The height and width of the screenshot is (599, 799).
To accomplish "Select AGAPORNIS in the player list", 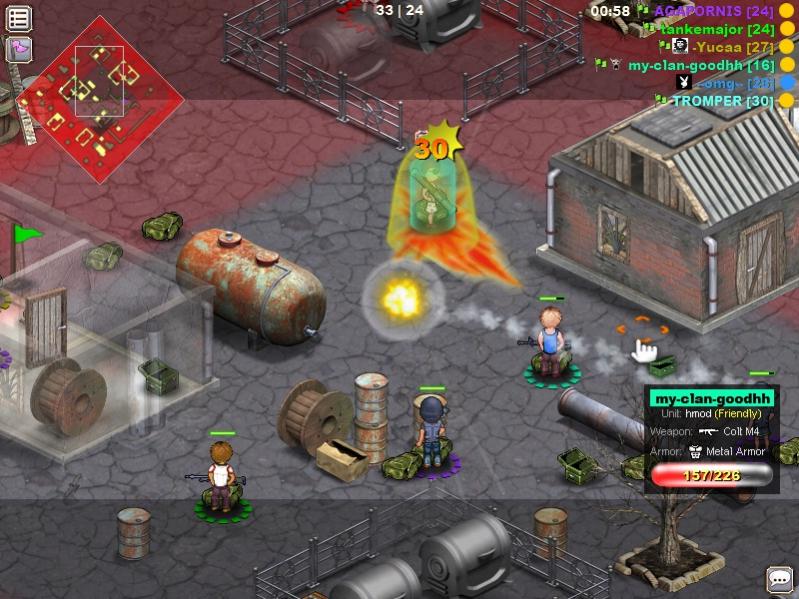I will pyautogui.click(x=700, y=11).
